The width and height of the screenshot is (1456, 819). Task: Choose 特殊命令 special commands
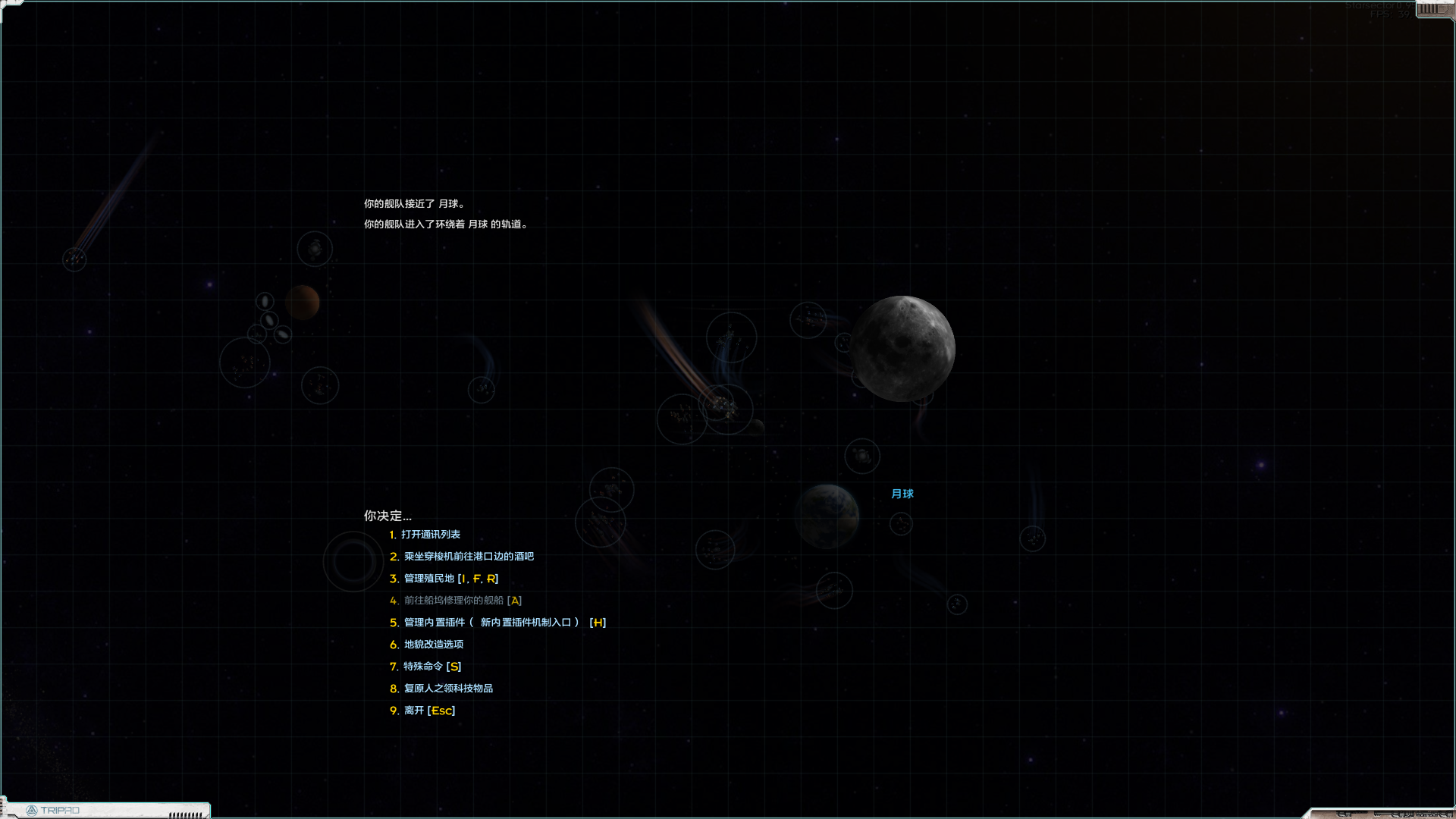(430, 667)
